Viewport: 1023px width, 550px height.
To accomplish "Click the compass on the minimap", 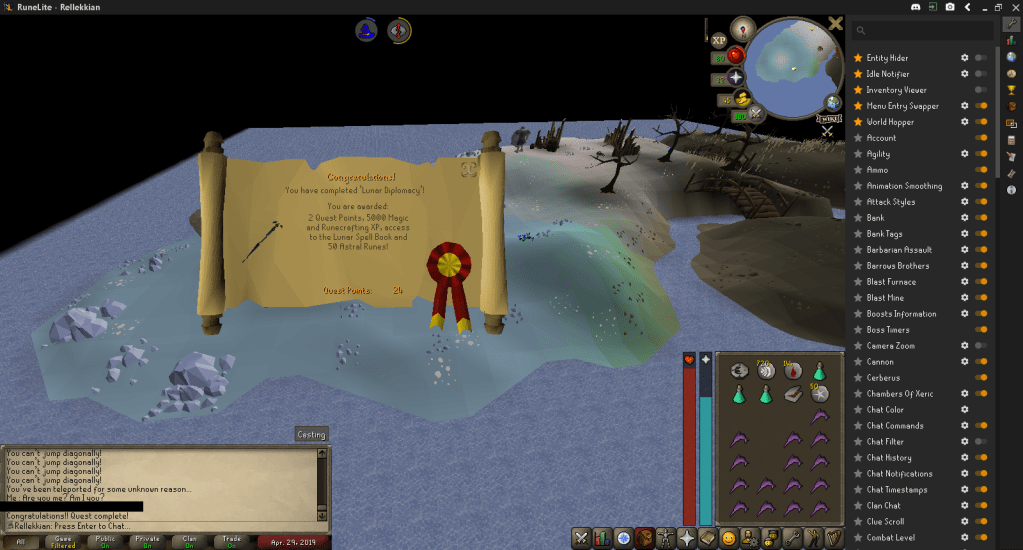I will [x=743, y=28].
